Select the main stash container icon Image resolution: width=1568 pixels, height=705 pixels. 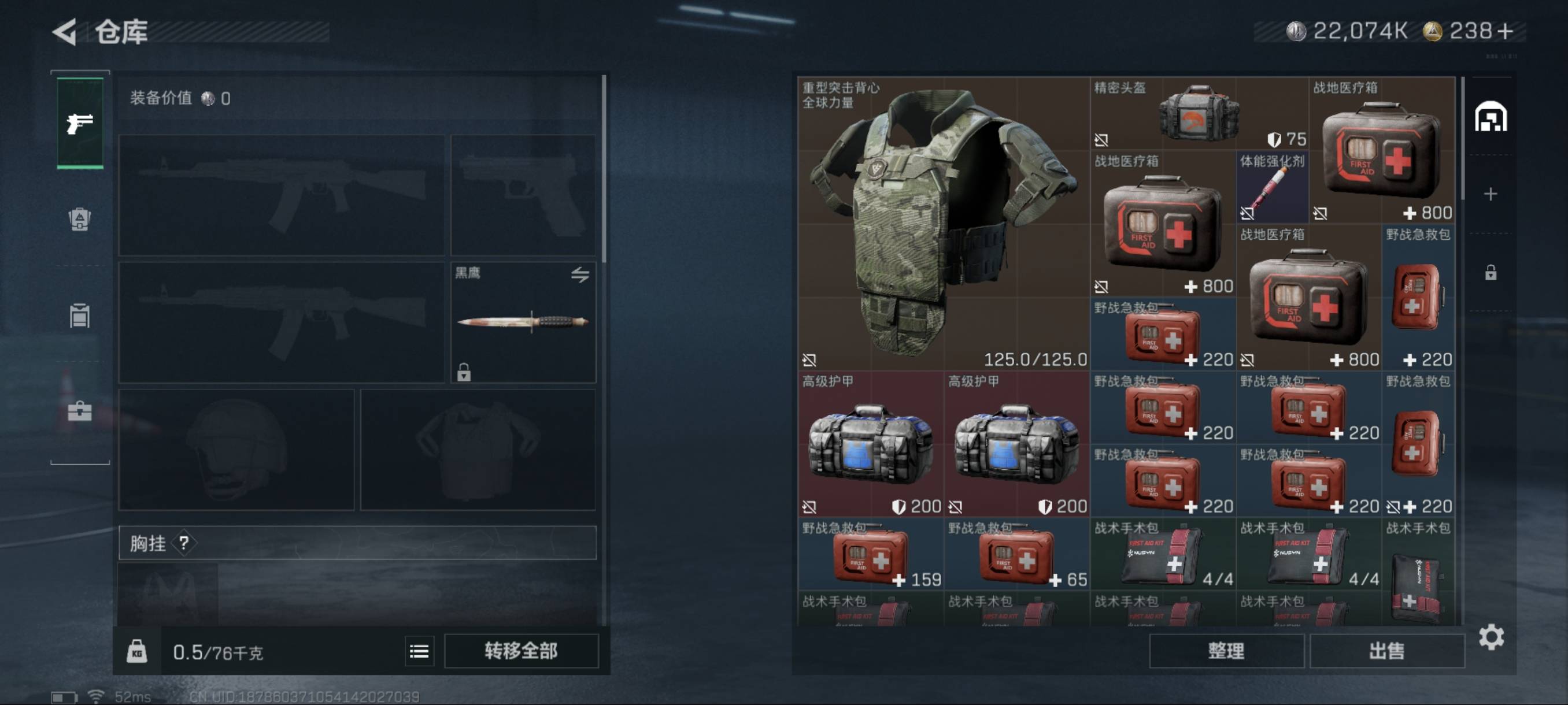1491,117
